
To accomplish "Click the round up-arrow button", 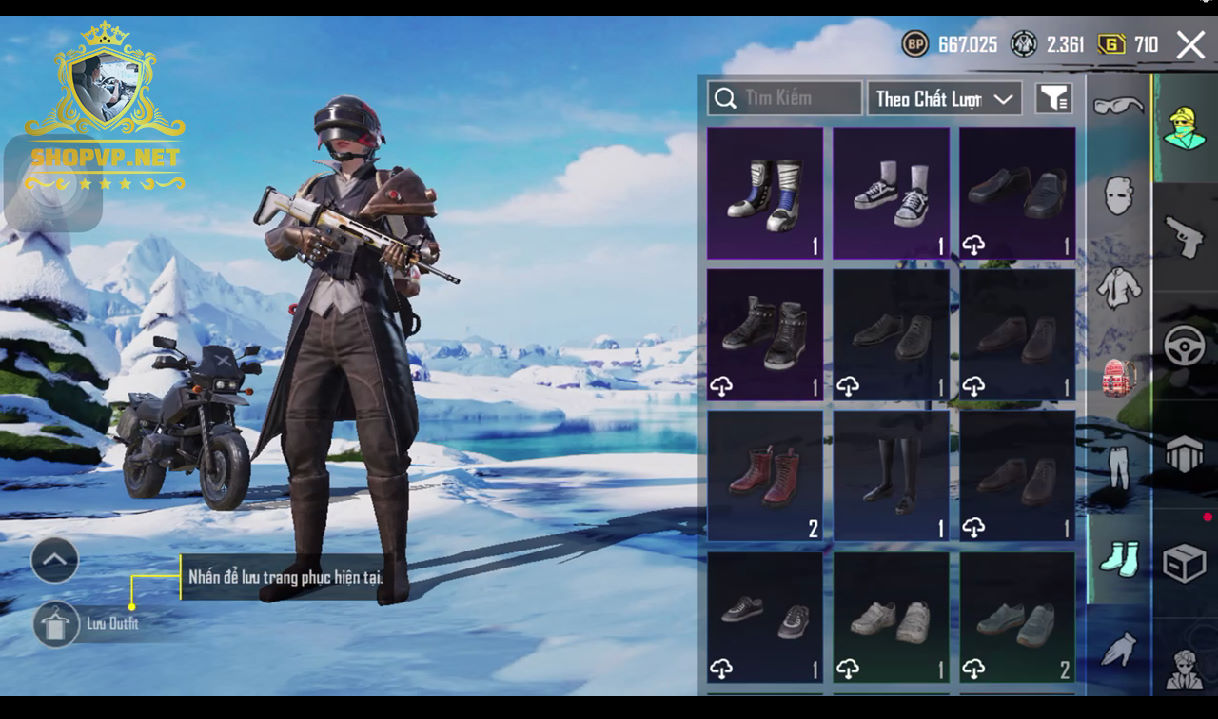I will pyautogui.click(x=55, y=561).
